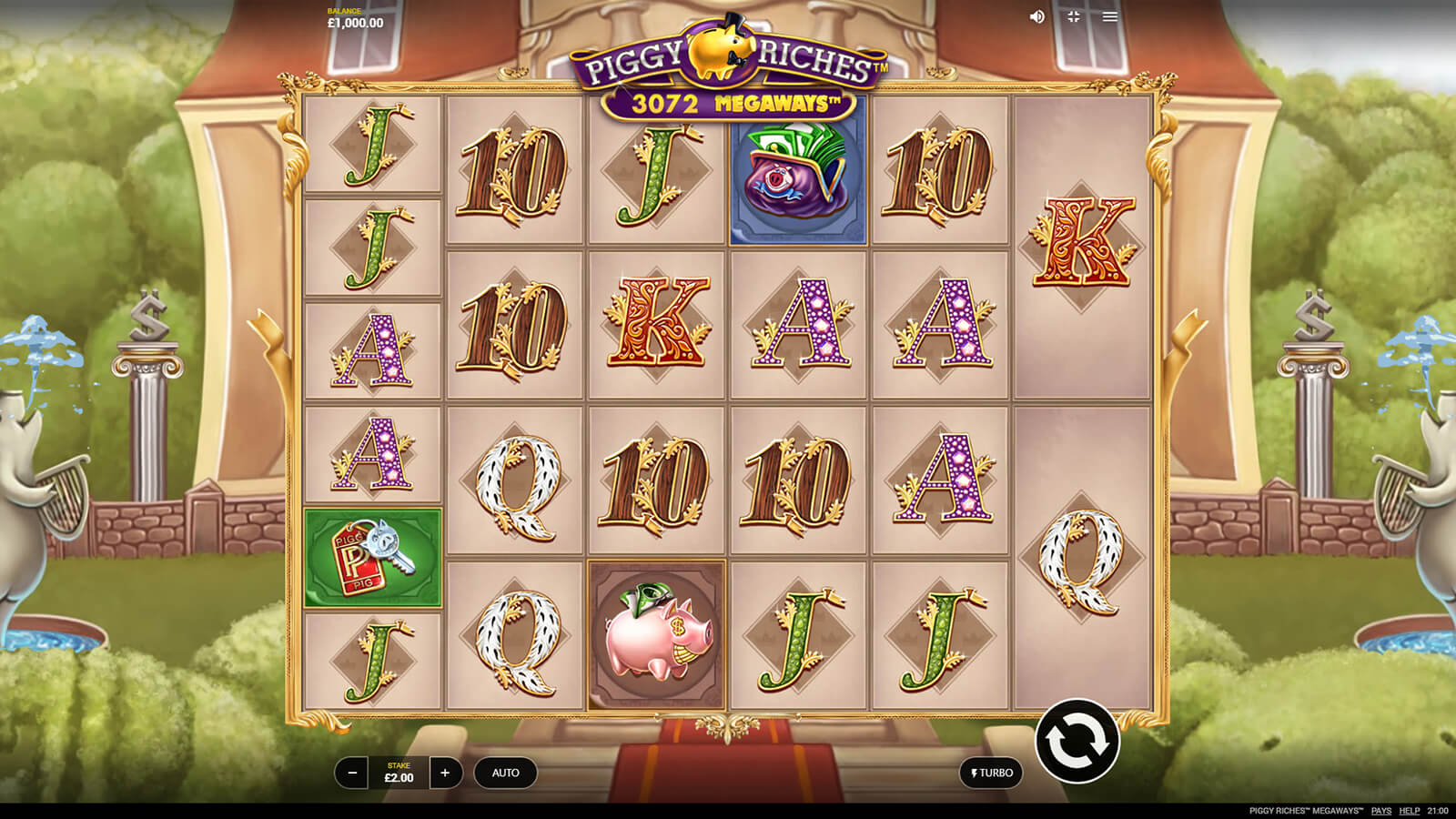The width and height of the screenshot is (1456, 819).
Task: Open the Help page
Action: click(x=1409, y=810)
